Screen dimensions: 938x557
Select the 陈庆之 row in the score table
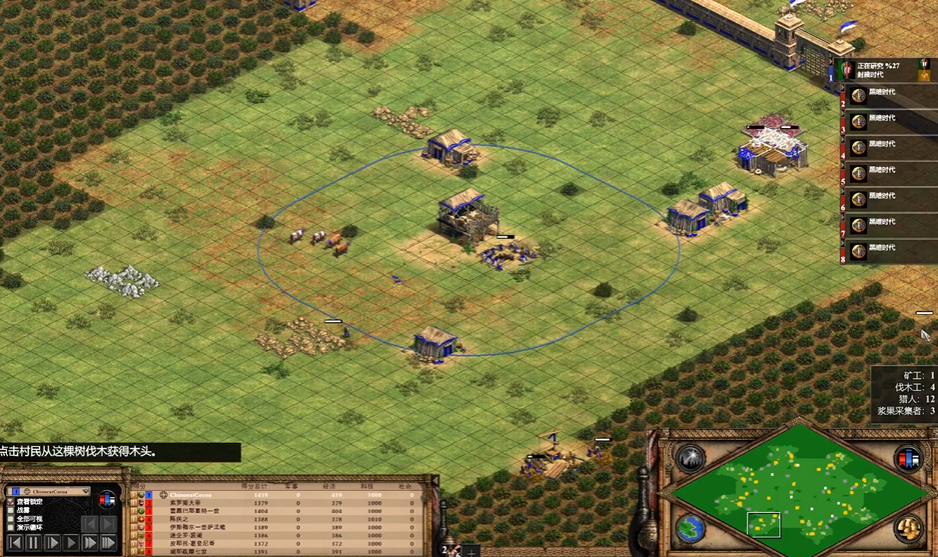[180, 520]
